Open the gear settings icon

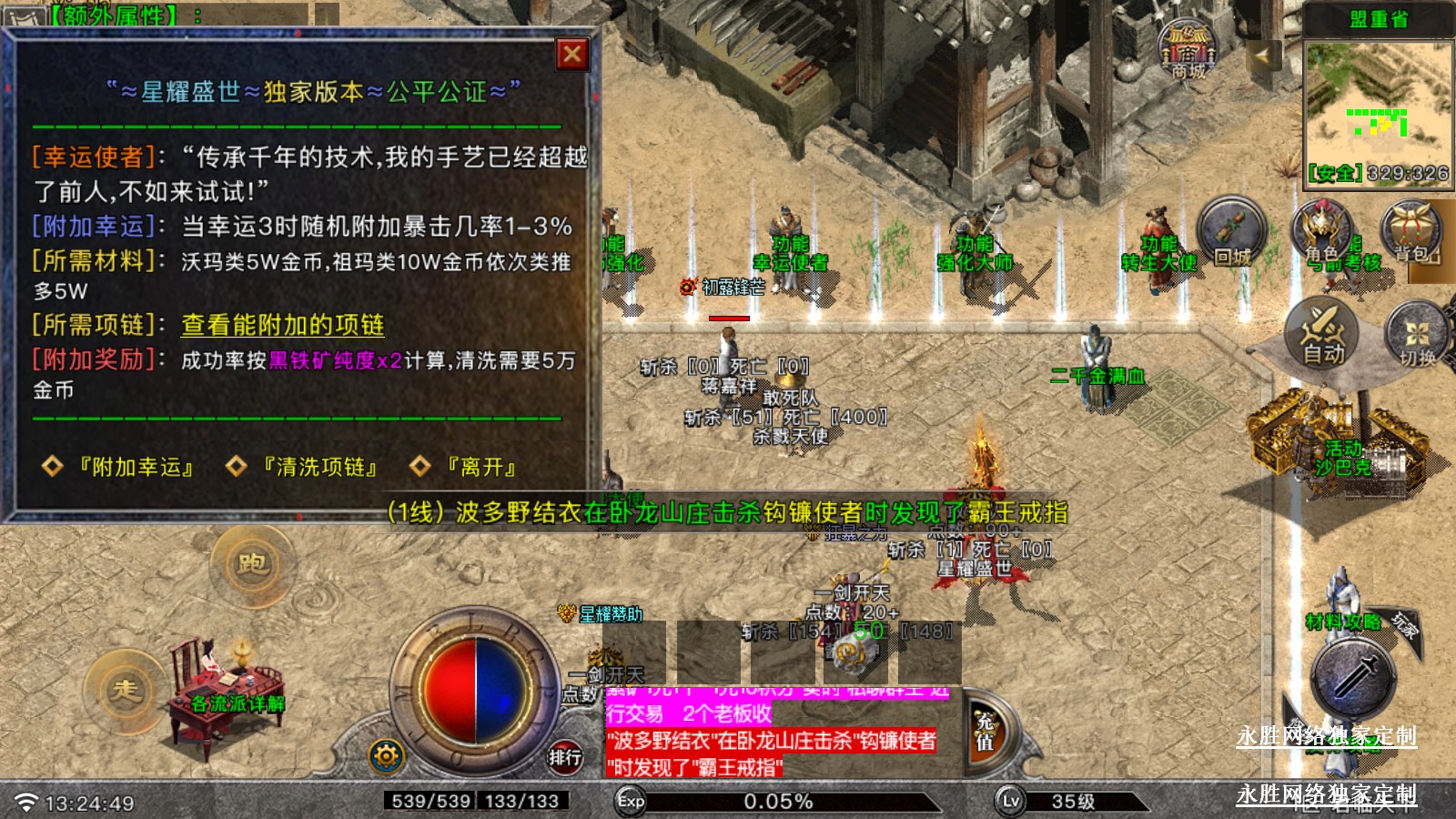click(x=386, y=755)
